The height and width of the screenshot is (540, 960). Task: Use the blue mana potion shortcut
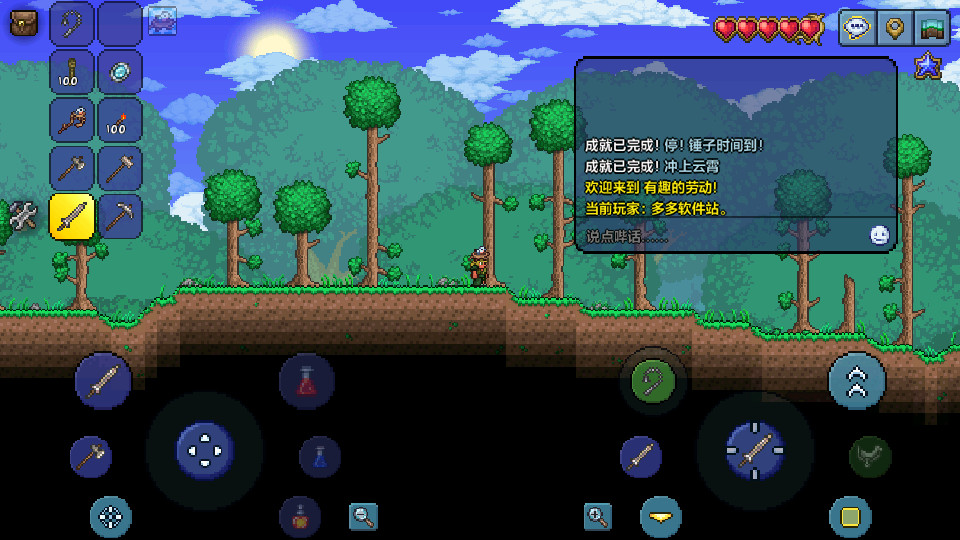[319, 456]
